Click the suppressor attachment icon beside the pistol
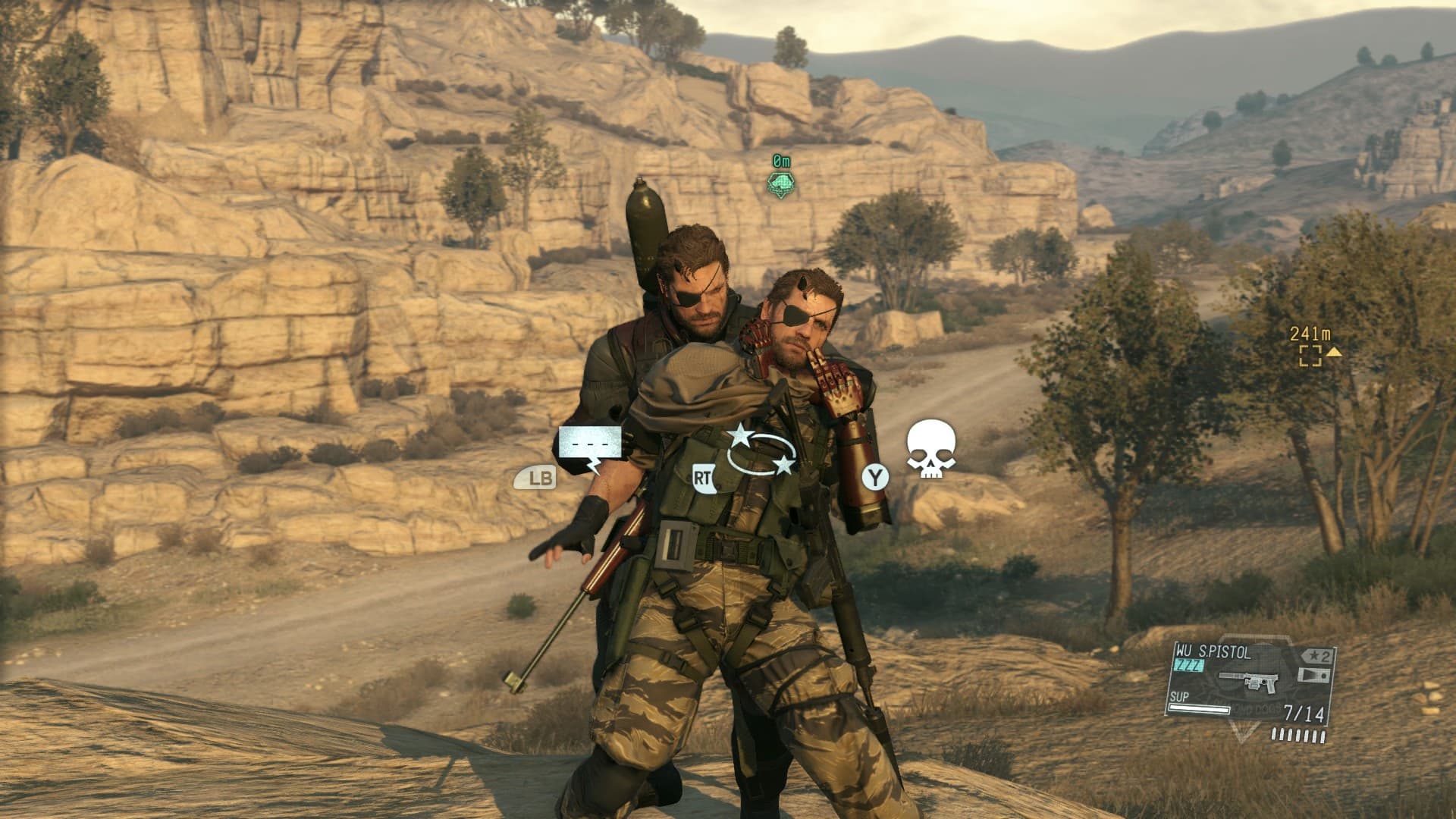The height and width of the screenshot is (819, 1456). click(1313, 676)
